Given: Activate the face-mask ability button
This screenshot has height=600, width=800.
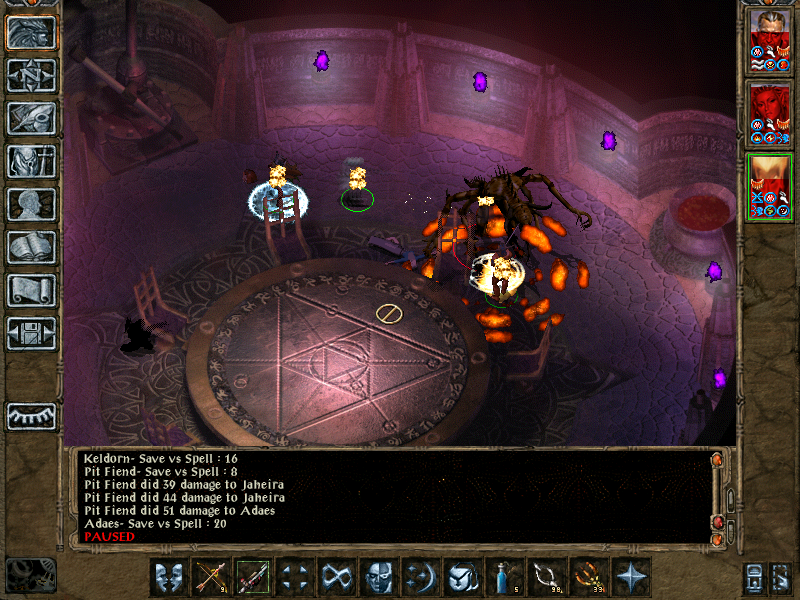Looking at the screenshot, I should pyautogui.click(x=378, y=577).
